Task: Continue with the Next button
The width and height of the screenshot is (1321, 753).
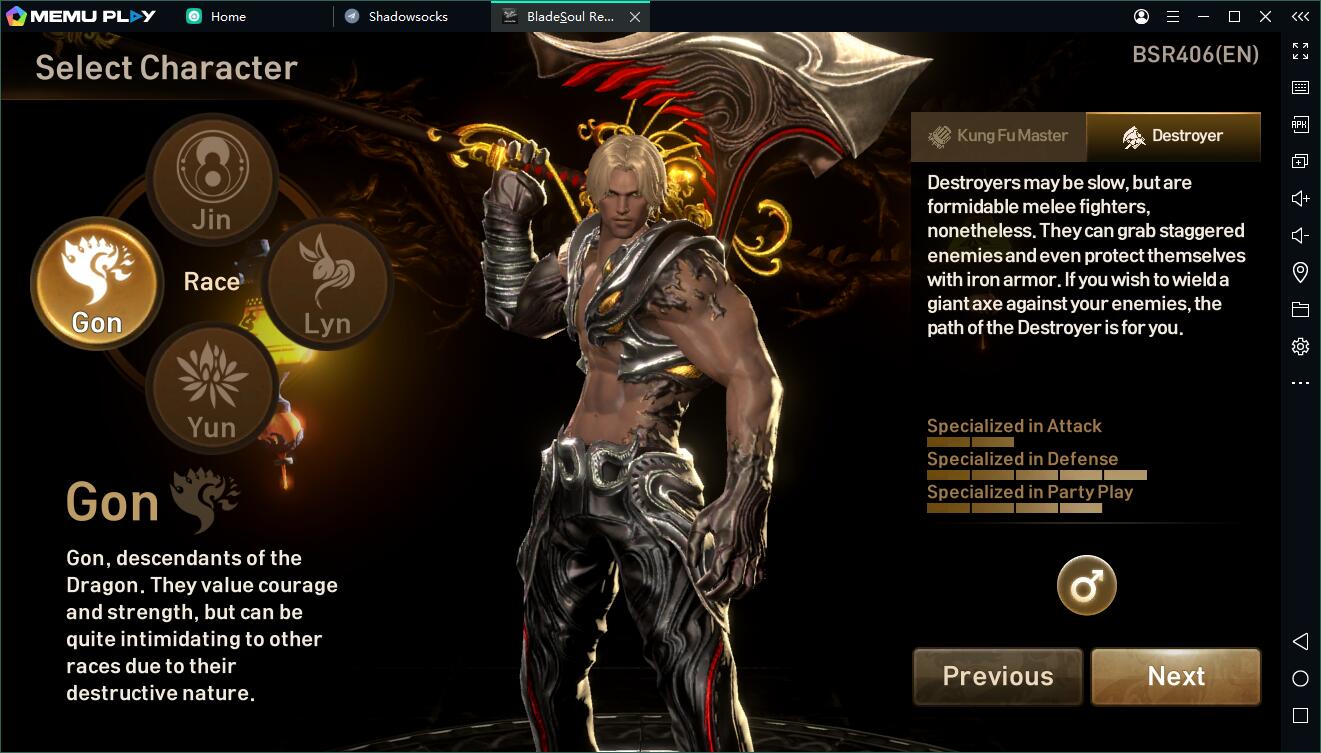Action: [1176, 676]
